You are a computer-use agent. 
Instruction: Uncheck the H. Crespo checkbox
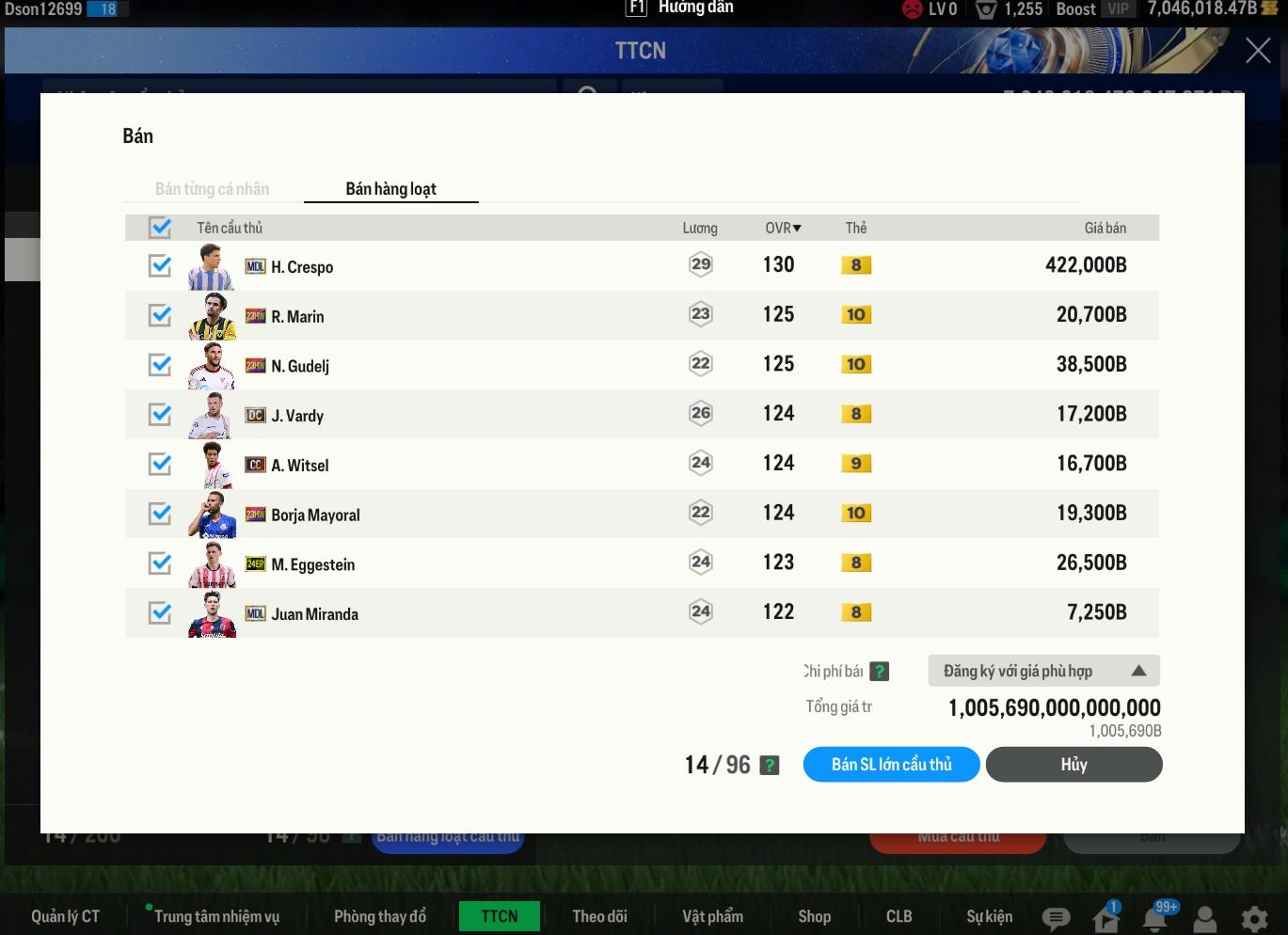[x=160, y=266]
